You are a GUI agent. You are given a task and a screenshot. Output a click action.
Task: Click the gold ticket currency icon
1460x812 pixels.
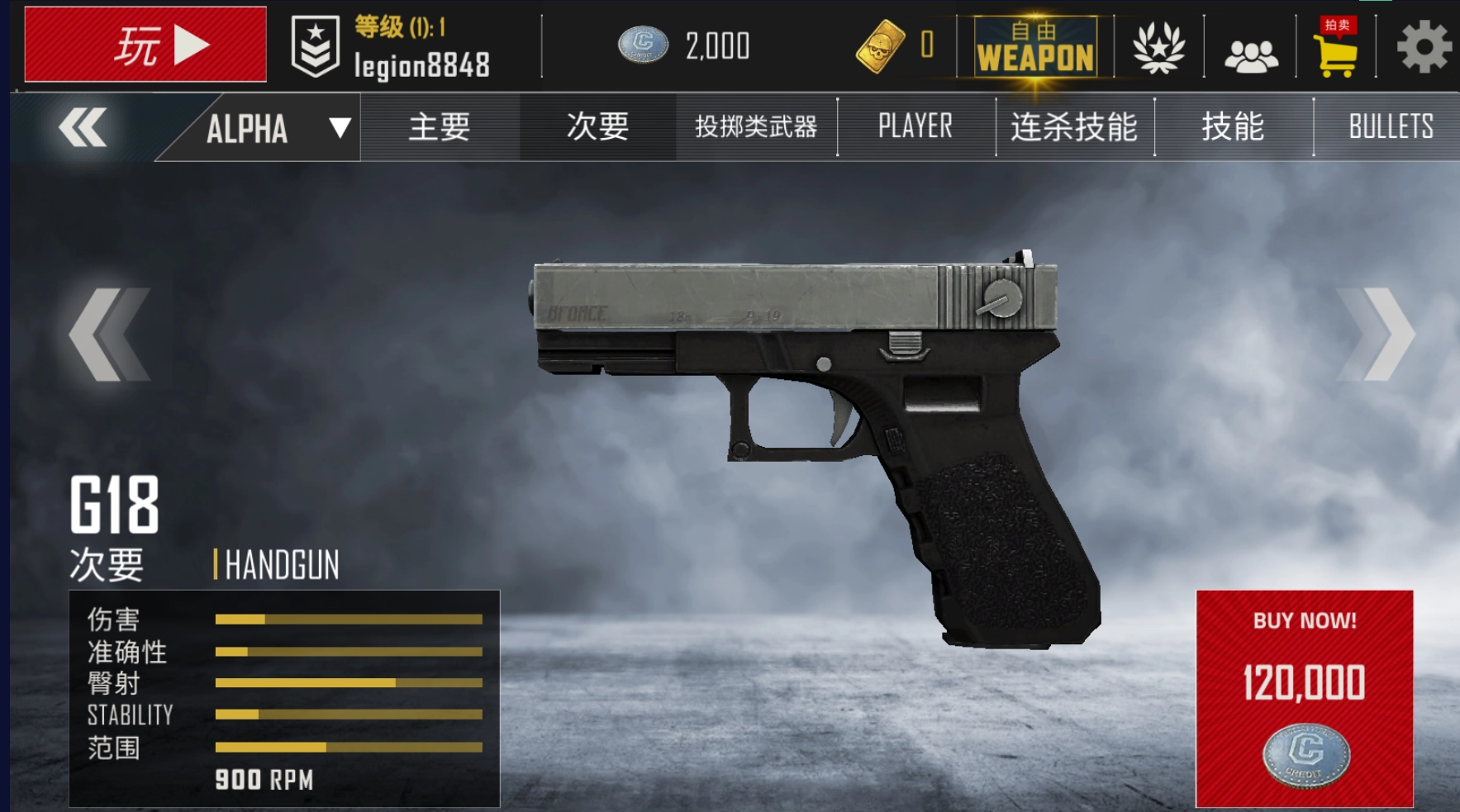coord(881,47)
